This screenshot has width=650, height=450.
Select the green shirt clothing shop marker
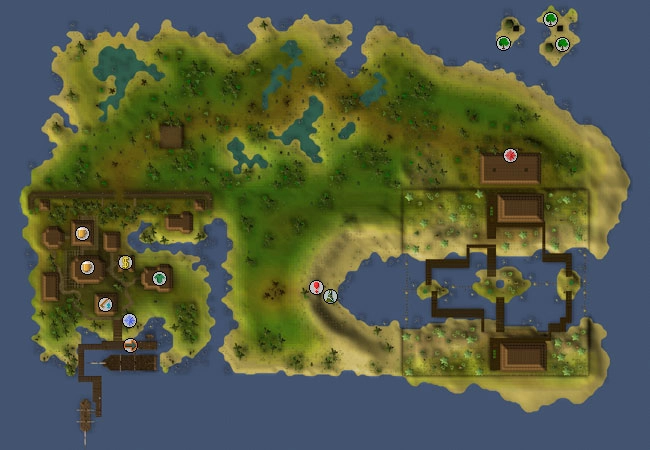click(x=158, y=278)
